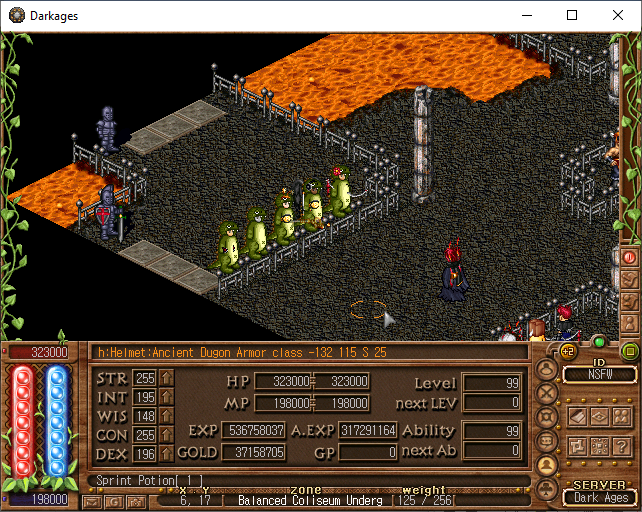
Task: Select the gold character portrait tab
Action: tap(548, 465)
